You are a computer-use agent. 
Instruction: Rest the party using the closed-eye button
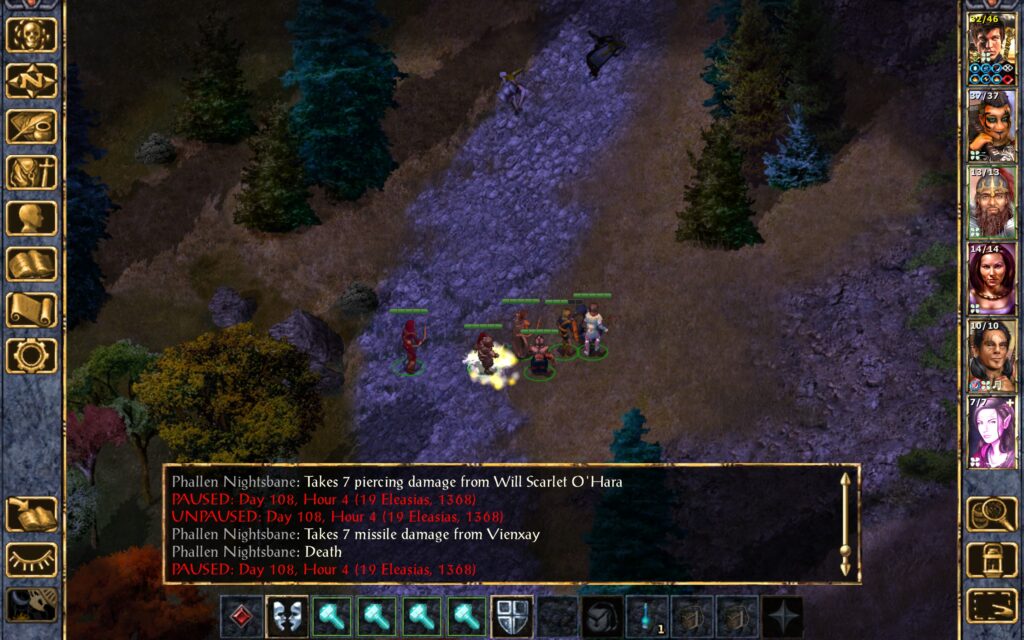coord(32,560)
